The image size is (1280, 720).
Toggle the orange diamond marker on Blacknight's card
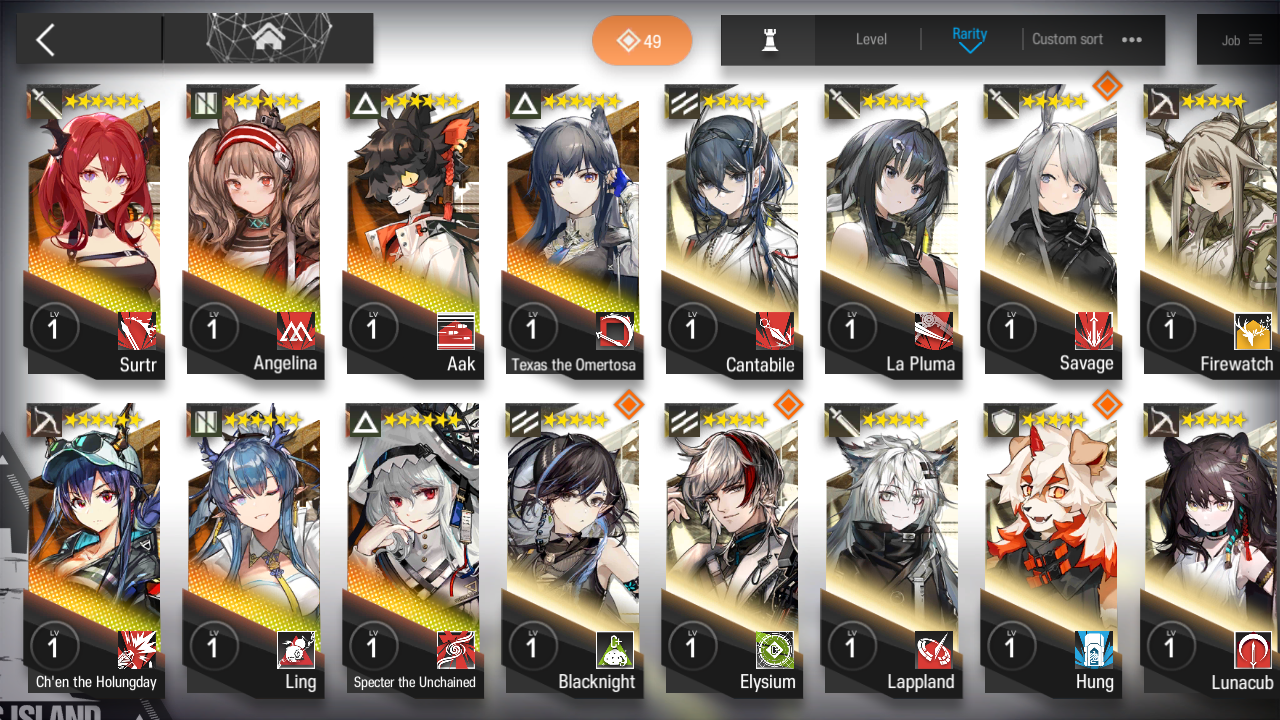coord(628,402)
